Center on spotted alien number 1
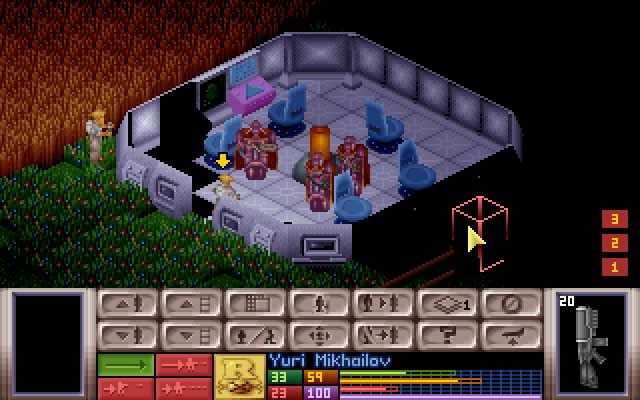The width and height of the screenshot is (640, 400). (614, 267)
